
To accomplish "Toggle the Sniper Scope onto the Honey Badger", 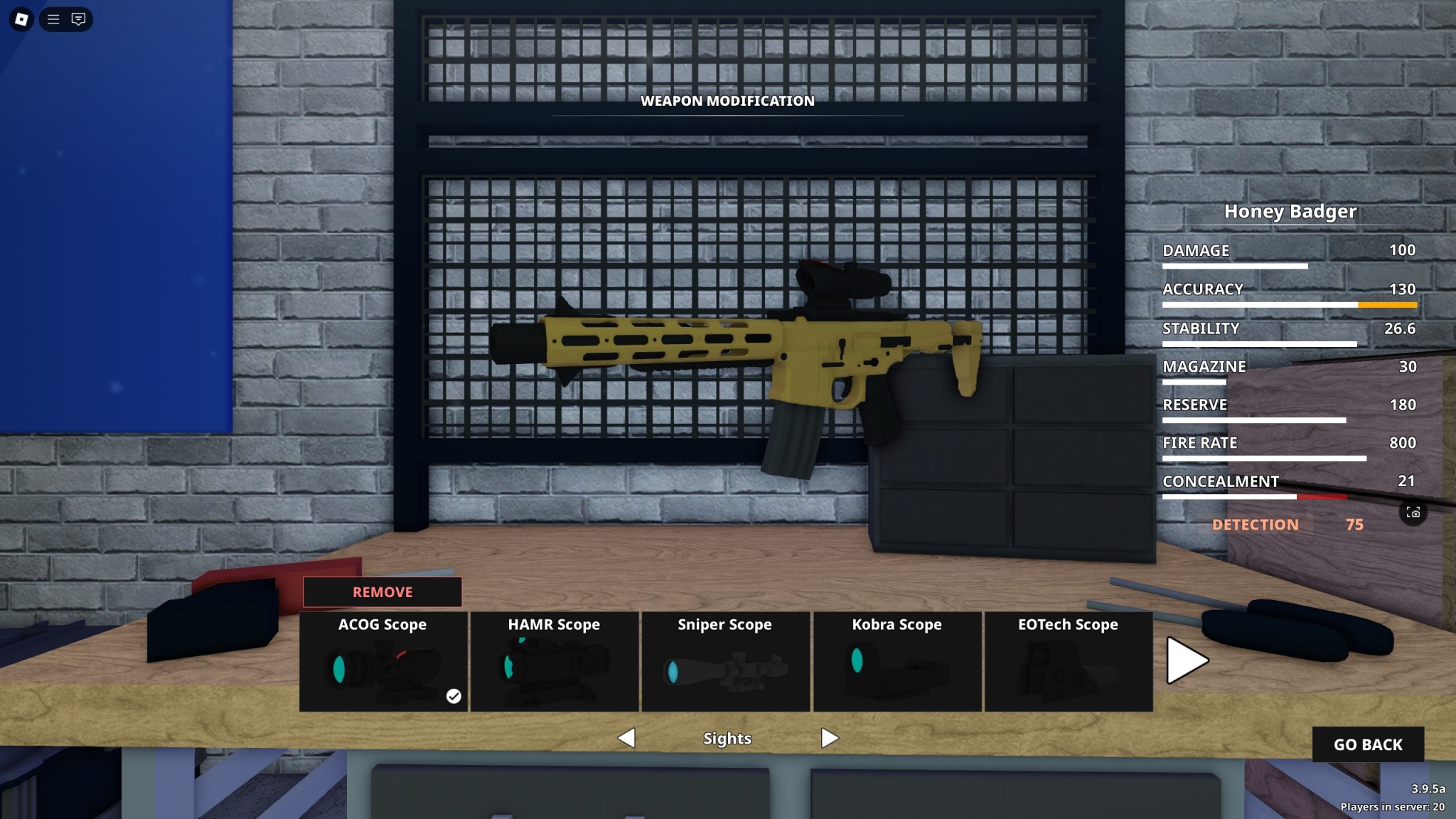I will coord(726,661).
